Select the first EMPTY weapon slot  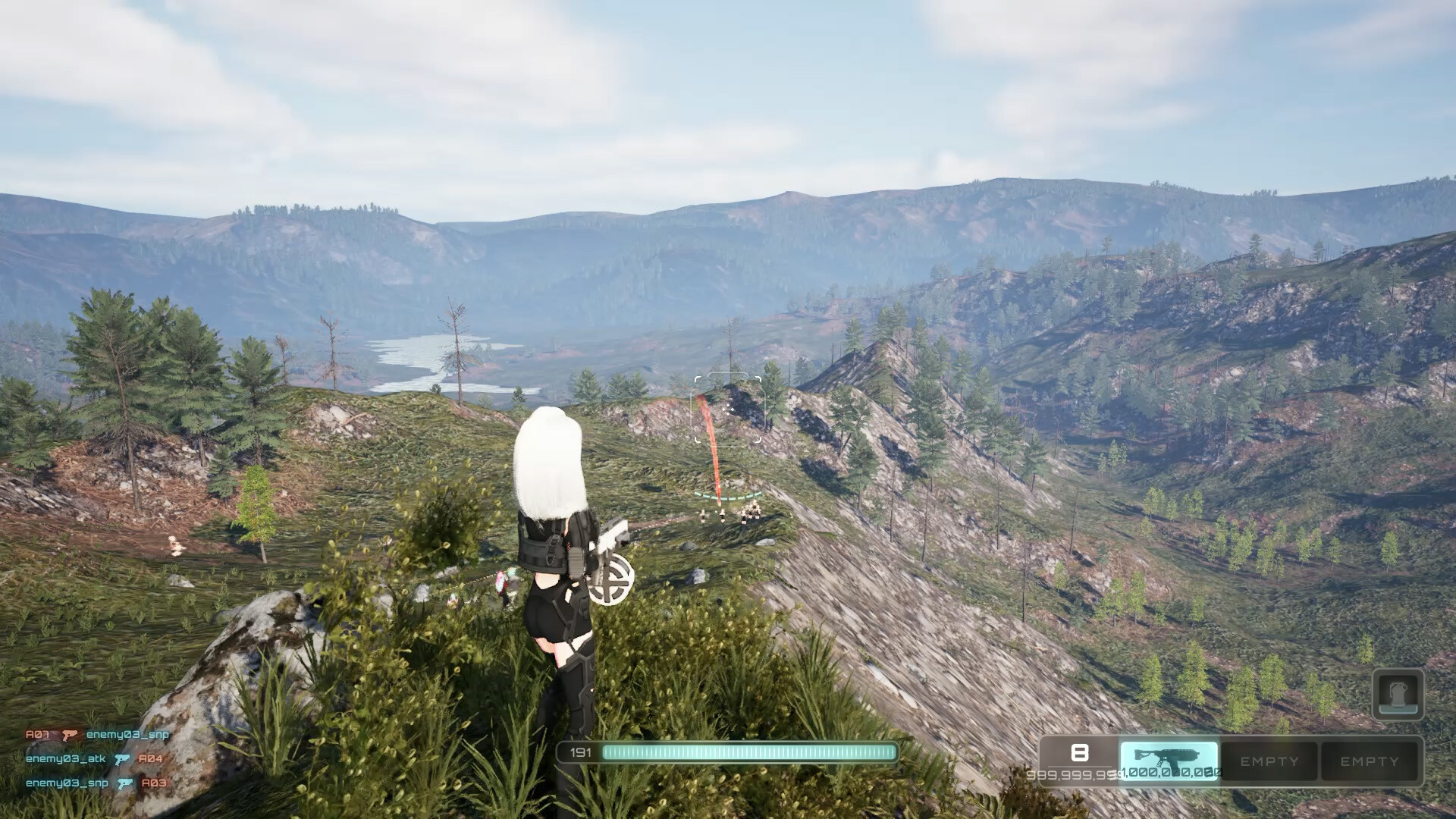[1269, 760]
